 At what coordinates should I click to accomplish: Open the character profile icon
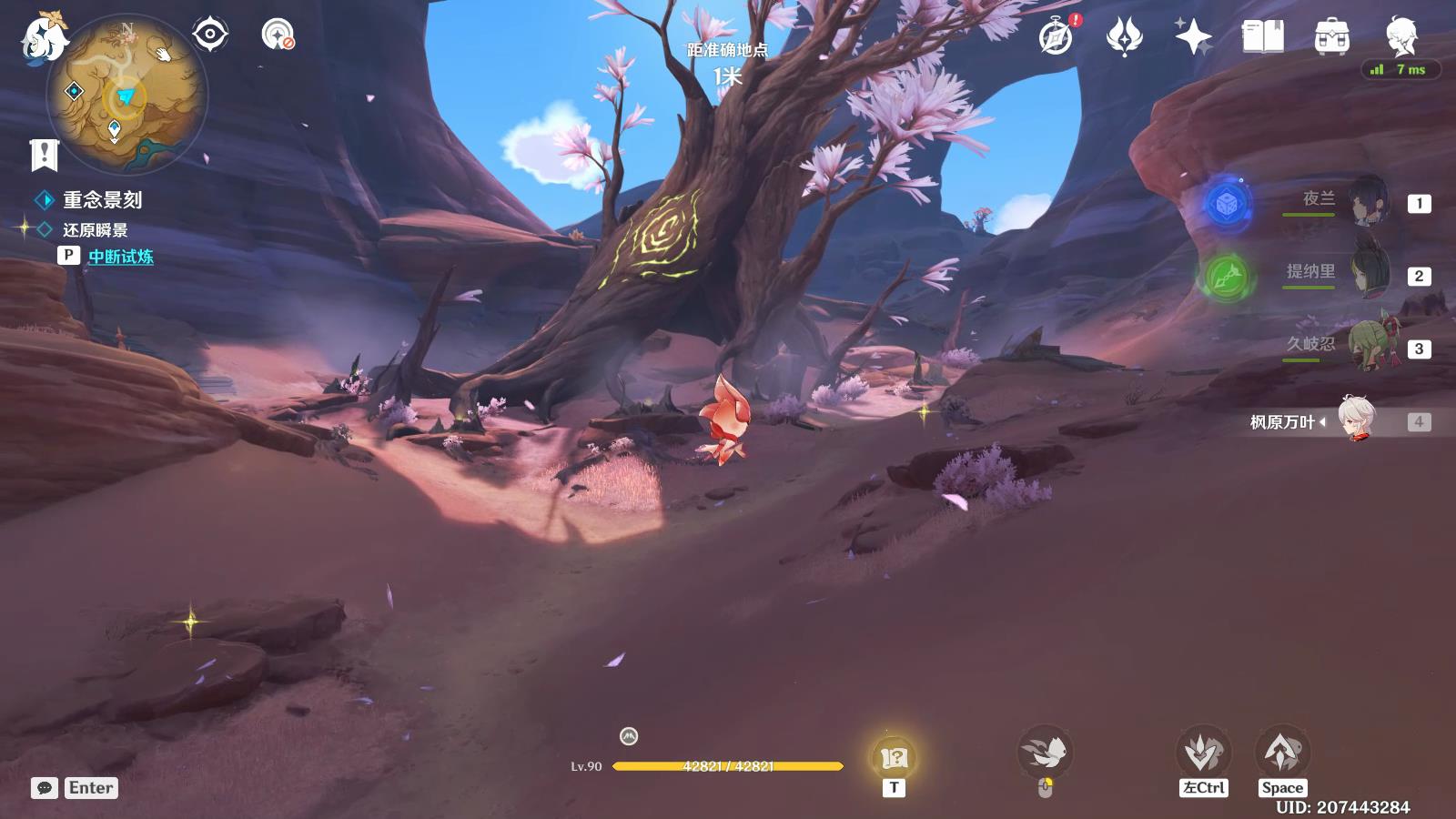pyautogui.click(x=1400, y=36)
